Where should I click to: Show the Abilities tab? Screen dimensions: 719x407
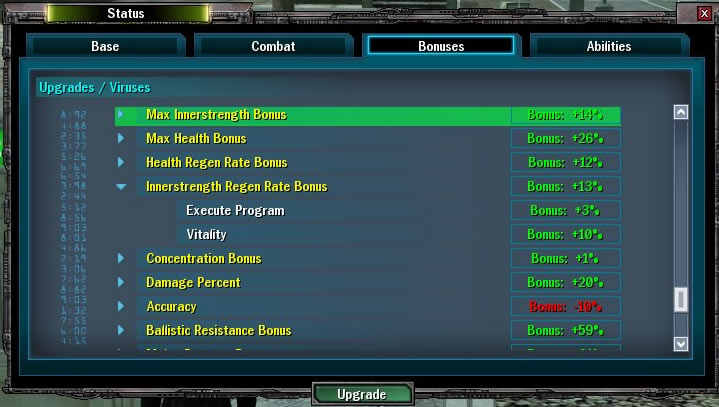(608, 46)
